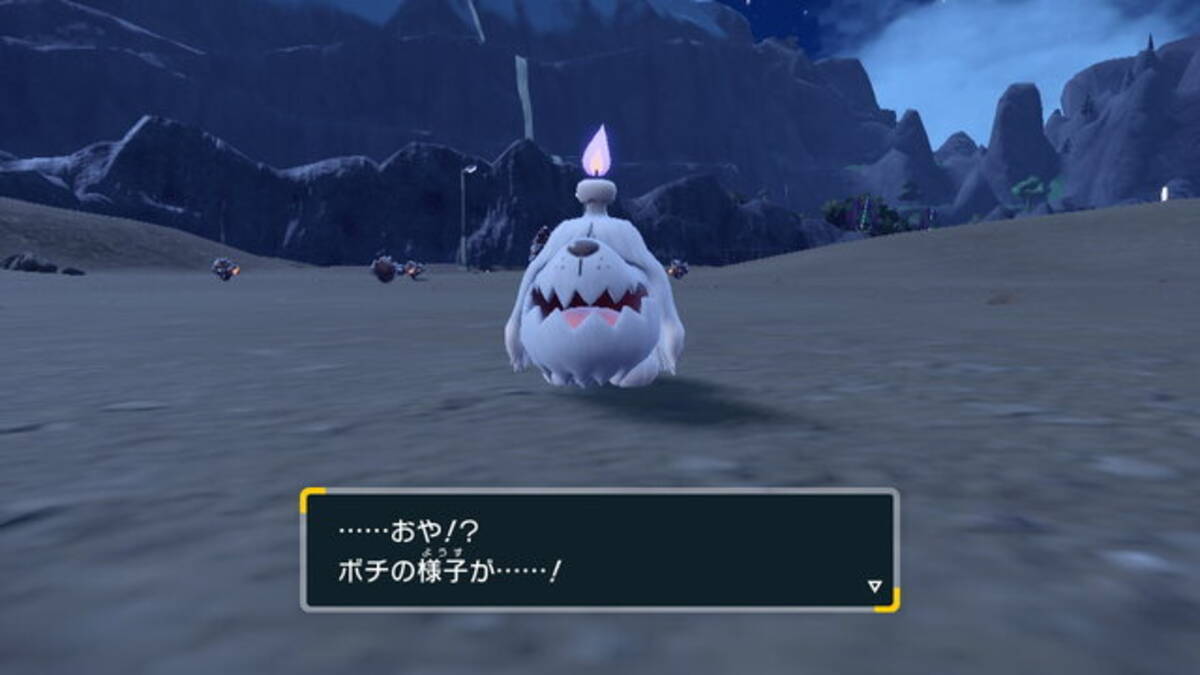
Task: Advance dialogue with the white arrow indicator
Action: [x=874, y=587]
